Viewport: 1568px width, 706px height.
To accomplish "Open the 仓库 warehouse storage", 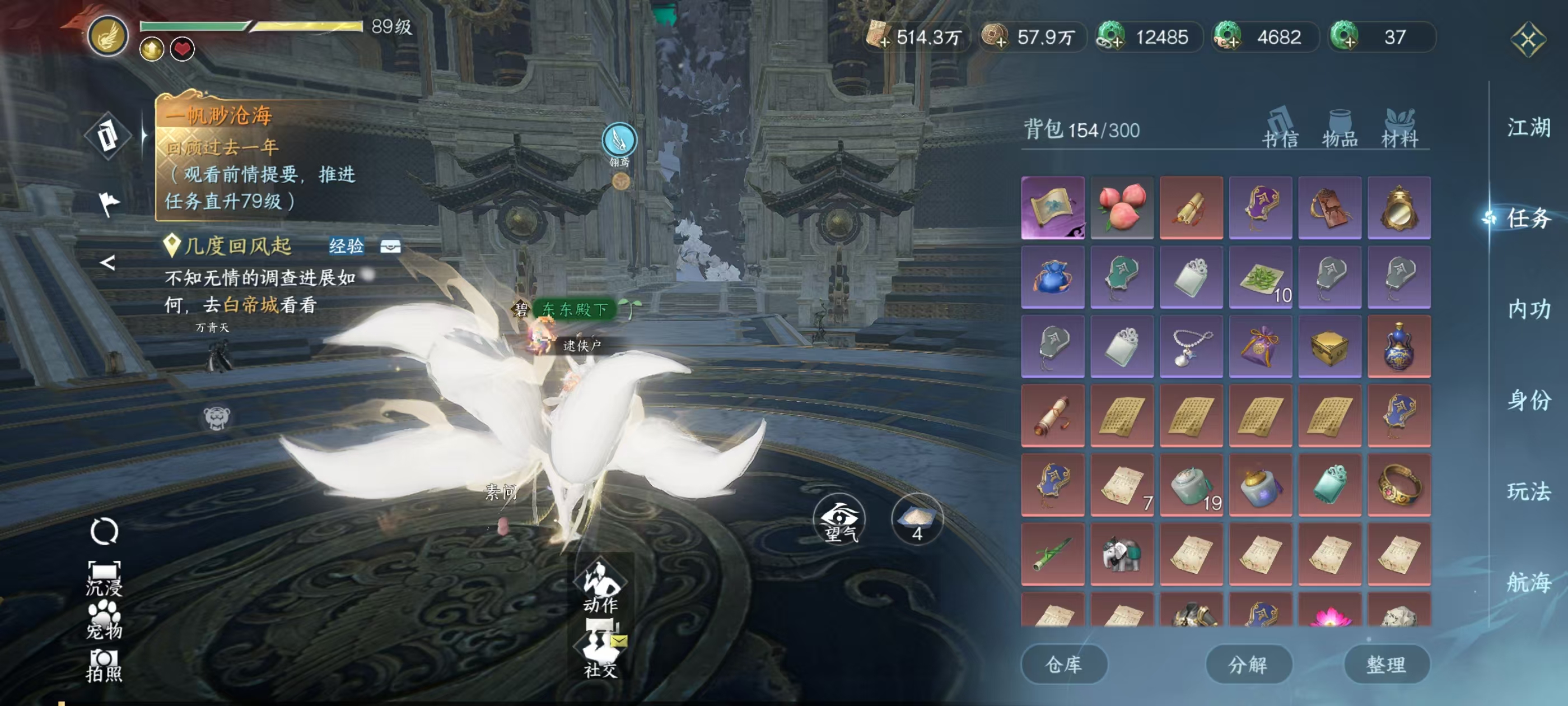I will (1063, 664).
